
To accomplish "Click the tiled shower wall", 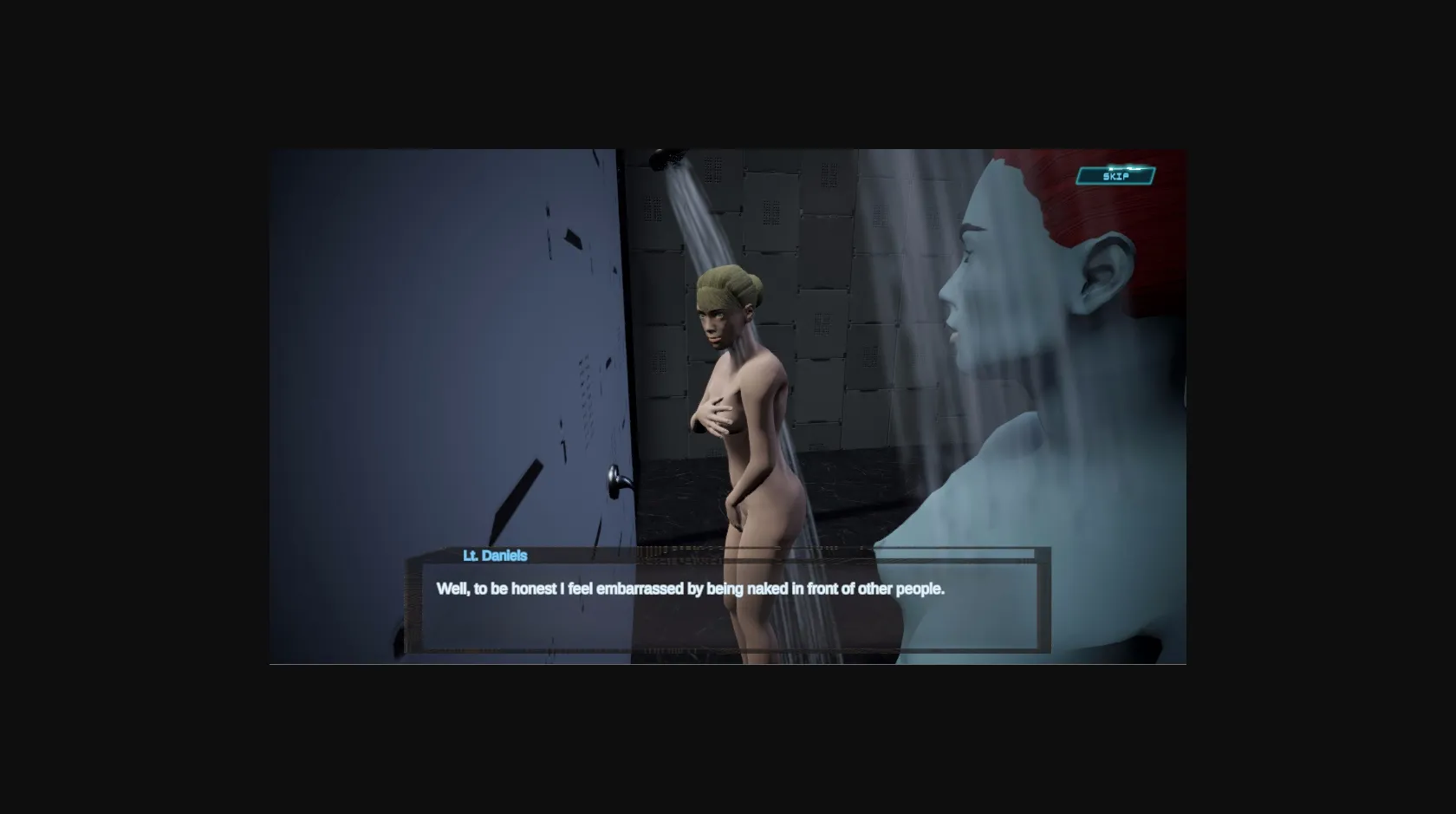I will point(832,260).
